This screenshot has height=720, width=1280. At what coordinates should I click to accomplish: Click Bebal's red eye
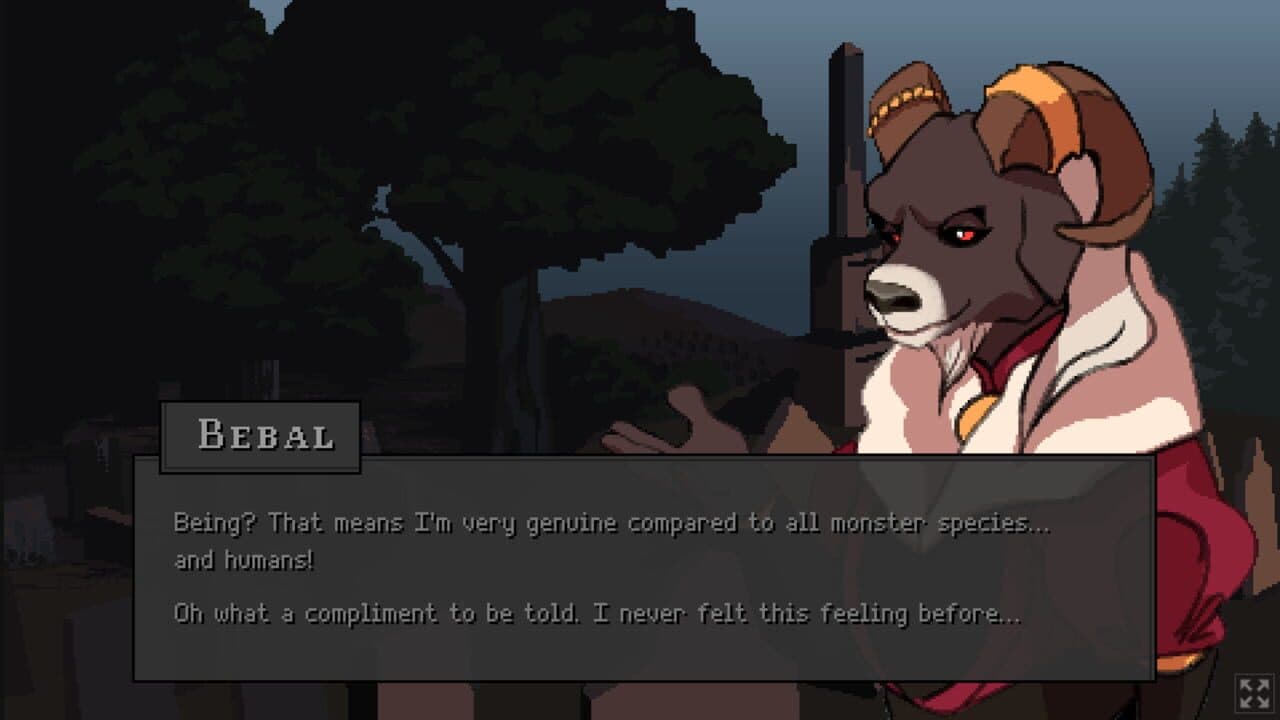coord(965,235)
